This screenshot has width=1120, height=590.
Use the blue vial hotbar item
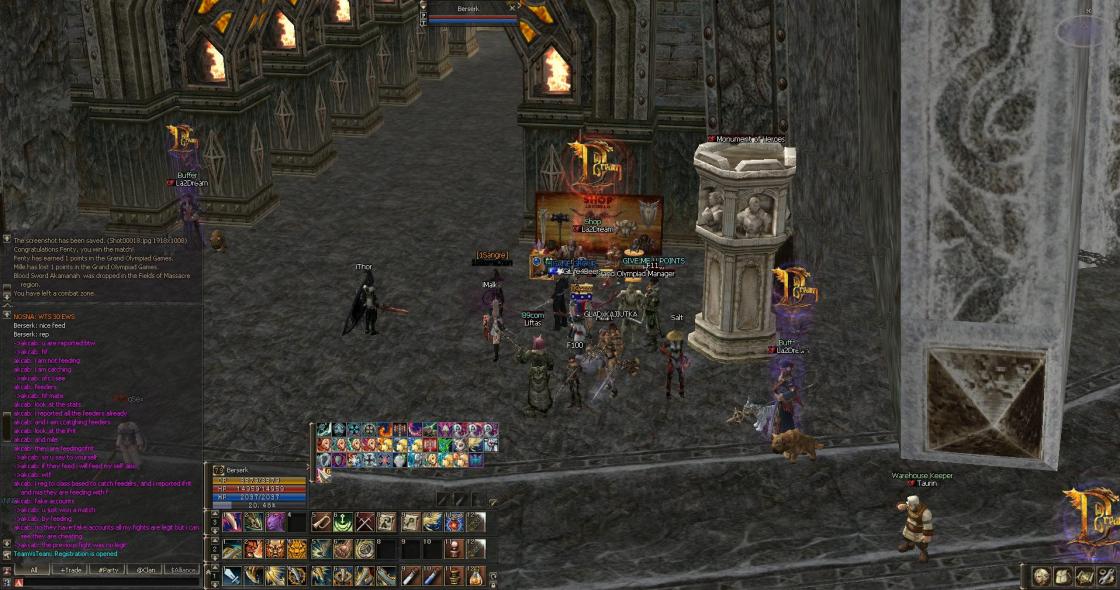coord(432,576)
